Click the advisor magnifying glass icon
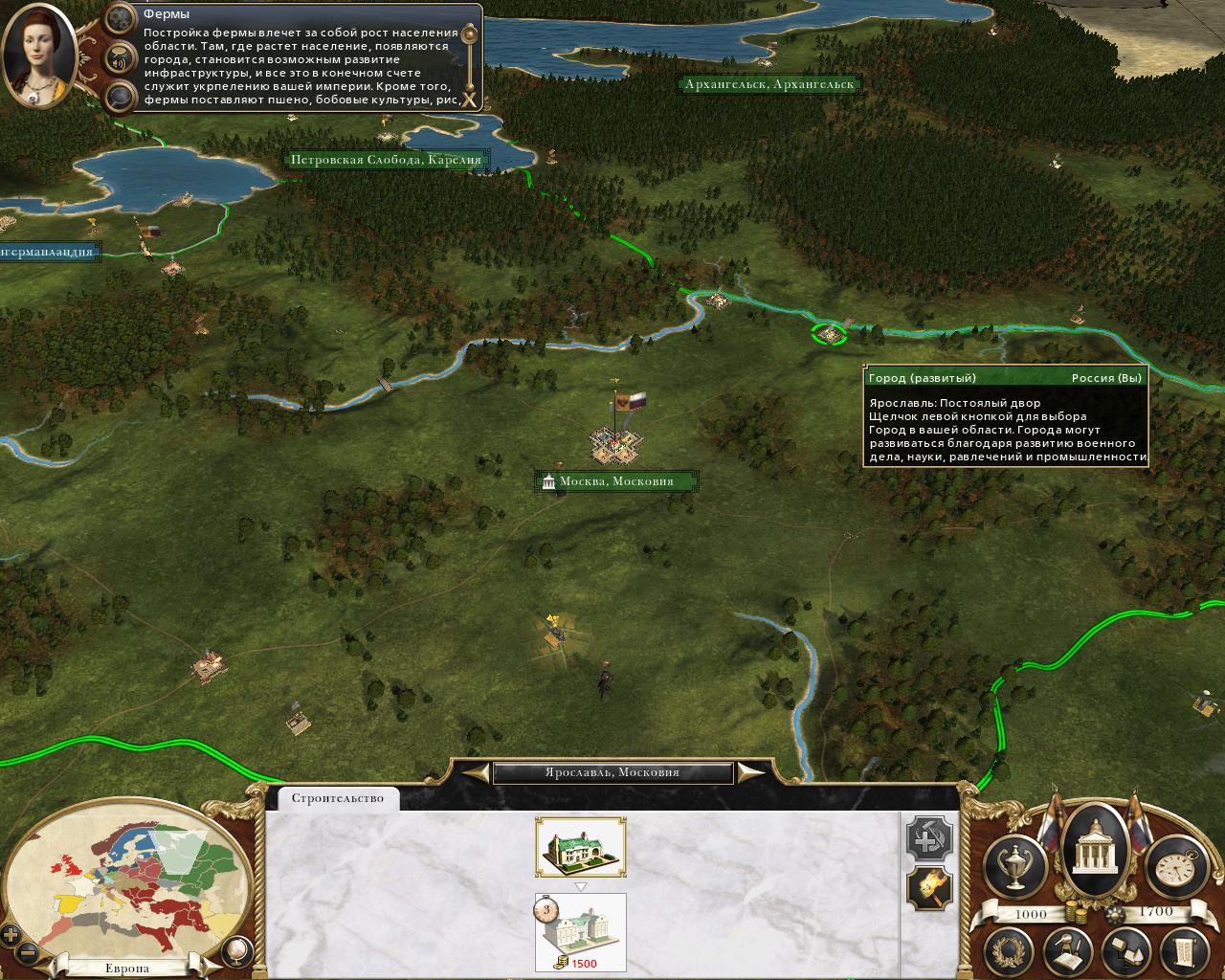 118,96
